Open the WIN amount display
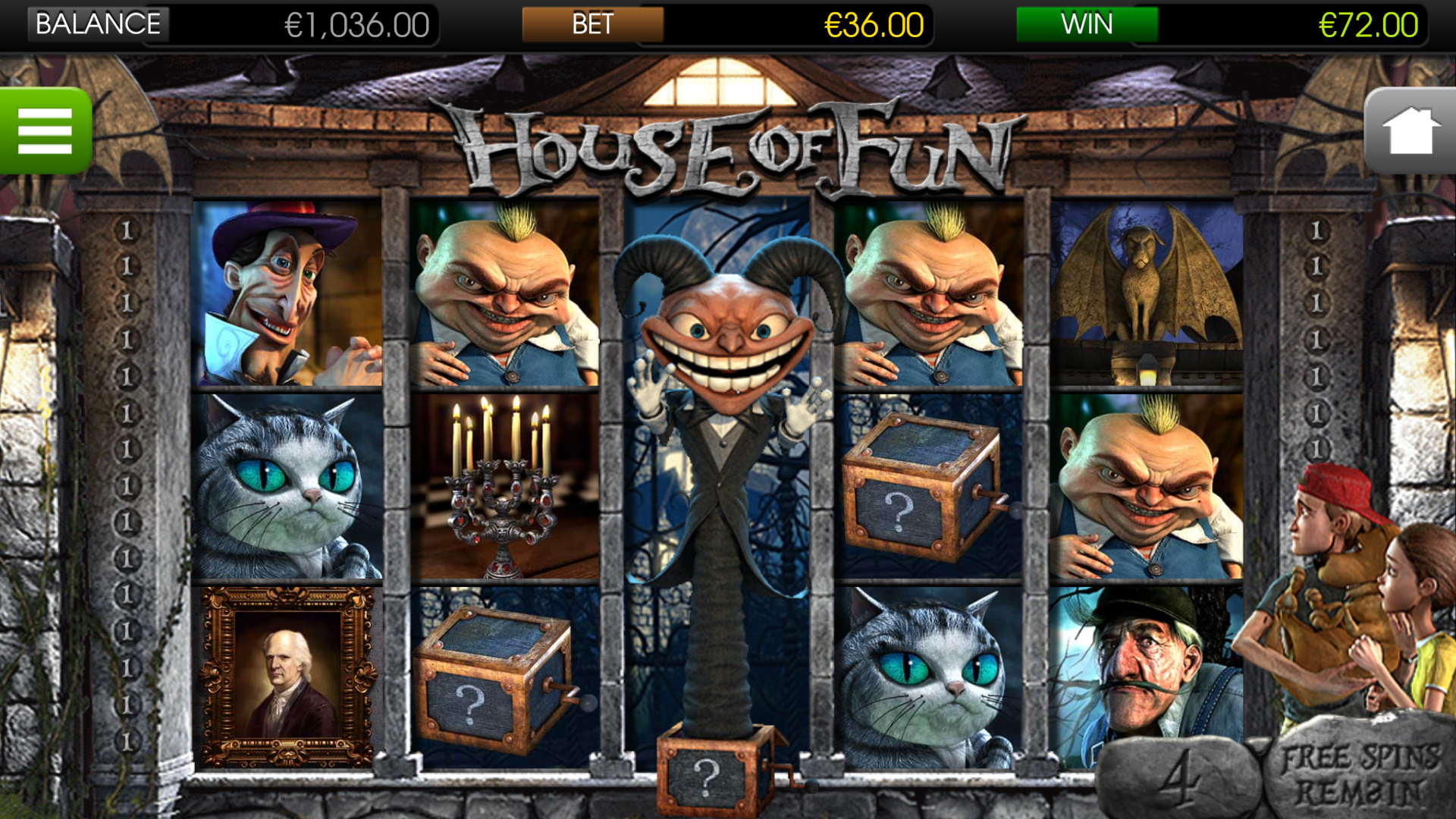Image resolution: width=1456 pixels, height=819 pixels. pos(1086,24)
